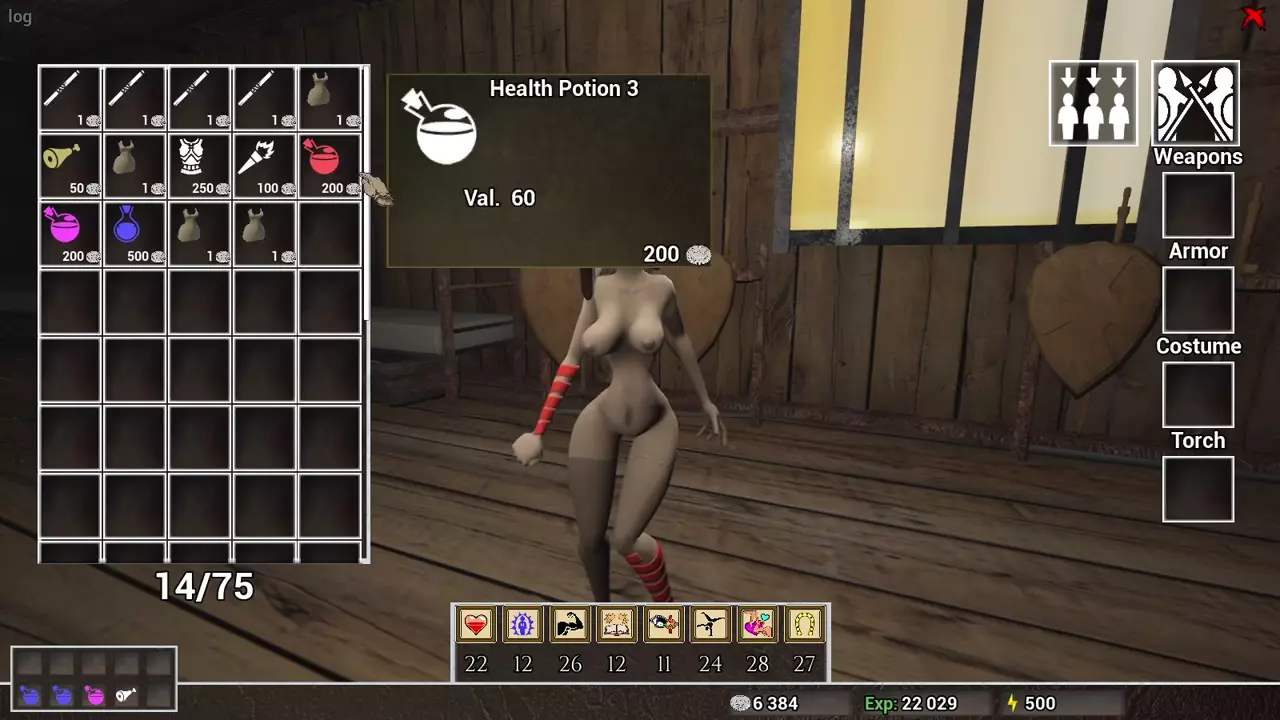Choose the empty Torch equipment slot
The width and height of the screenshot is (1280, 720).
click(x=1198, y=489)
